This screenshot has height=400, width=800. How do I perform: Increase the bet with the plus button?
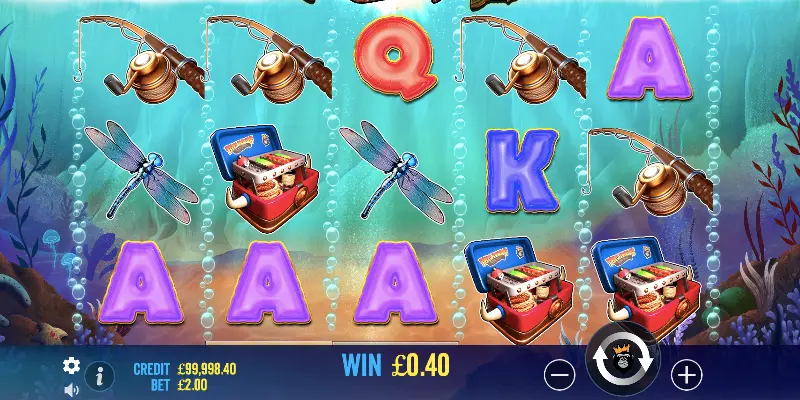point(686,375)
